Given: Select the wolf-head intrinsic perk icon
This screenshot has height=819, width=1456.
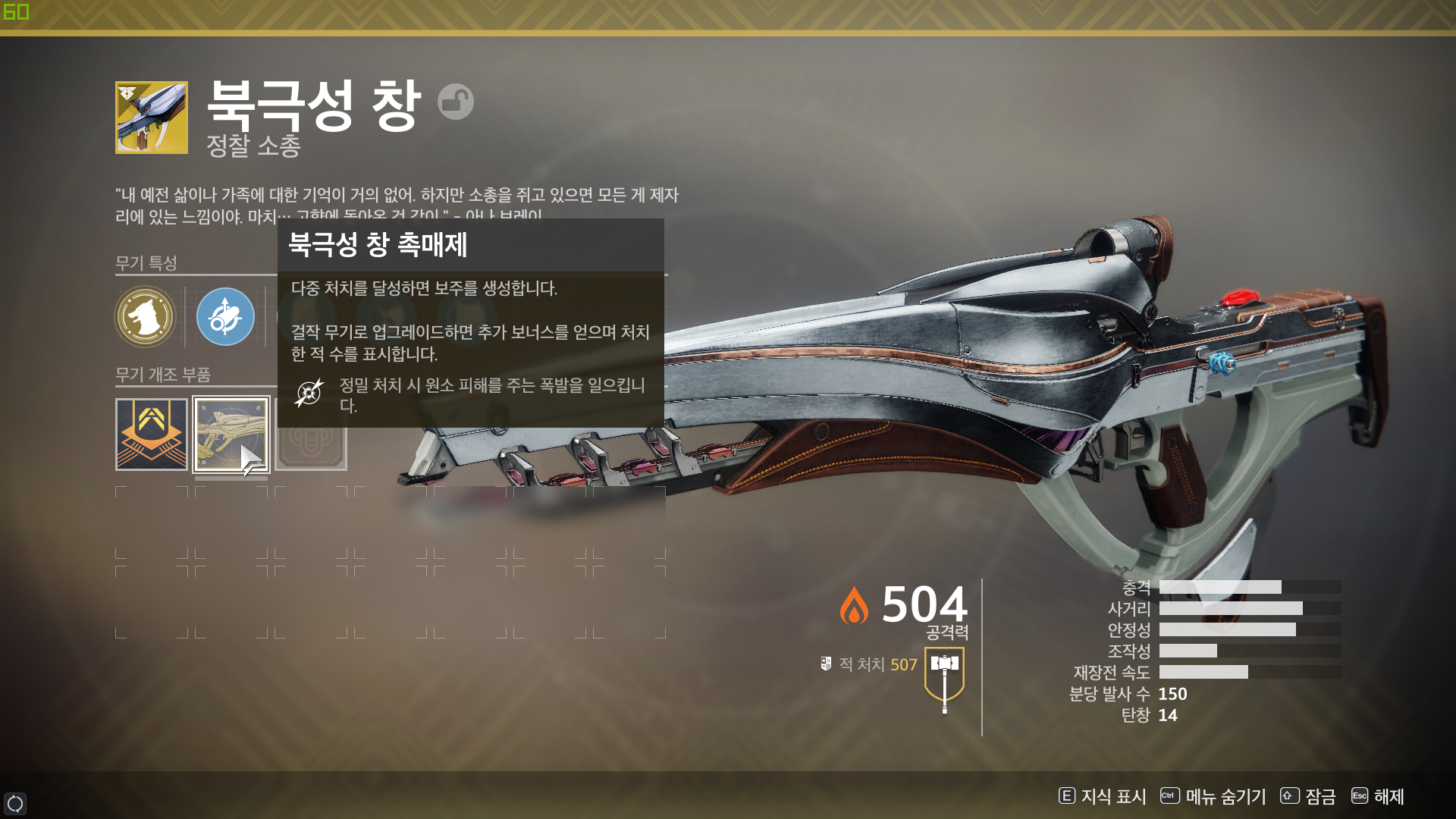Looking at the screenshot, I should pyautogui.click(x=145, y=316).
